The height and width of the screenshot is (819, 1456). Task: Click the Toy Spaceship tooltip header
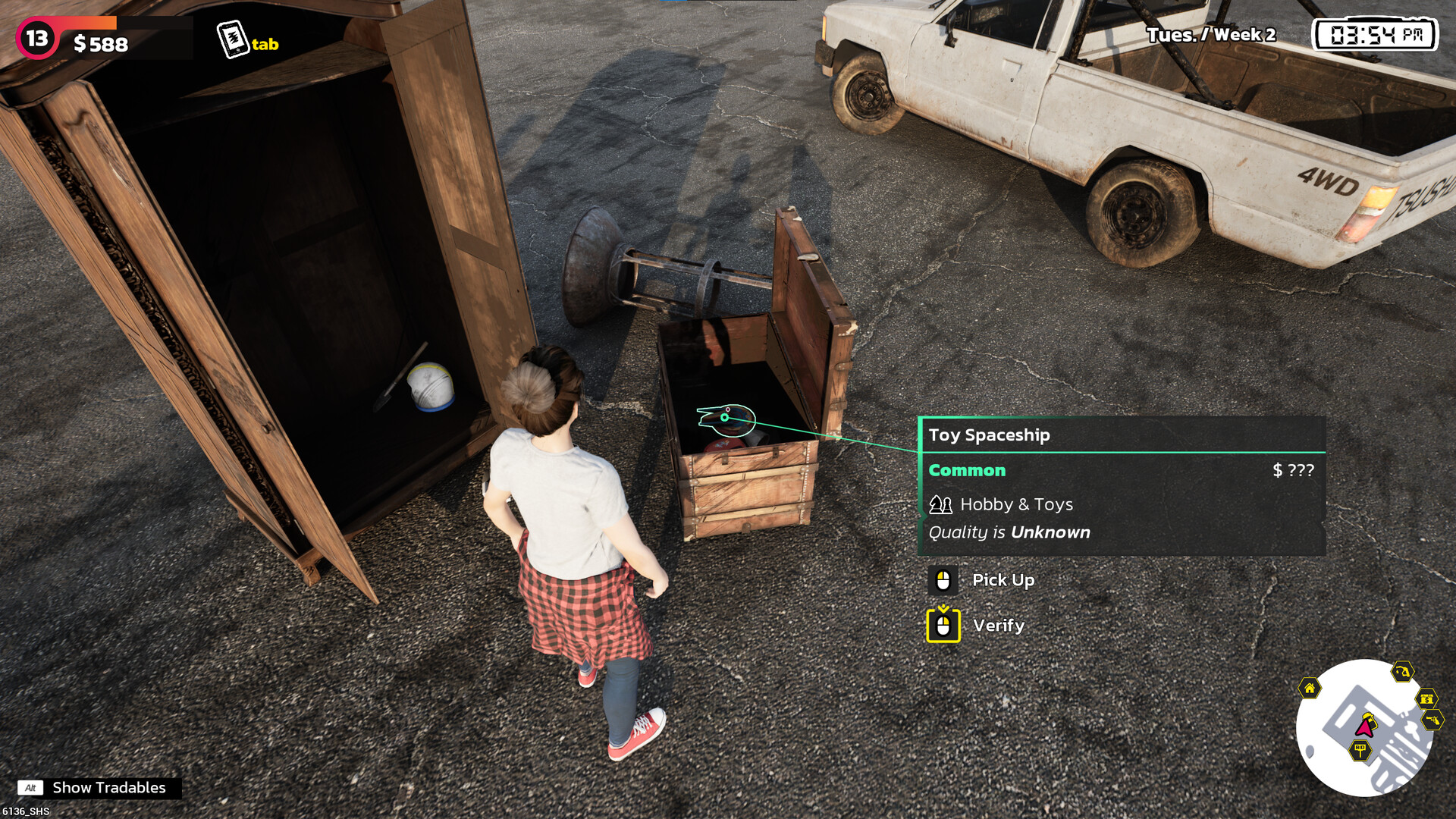point(990,435)
